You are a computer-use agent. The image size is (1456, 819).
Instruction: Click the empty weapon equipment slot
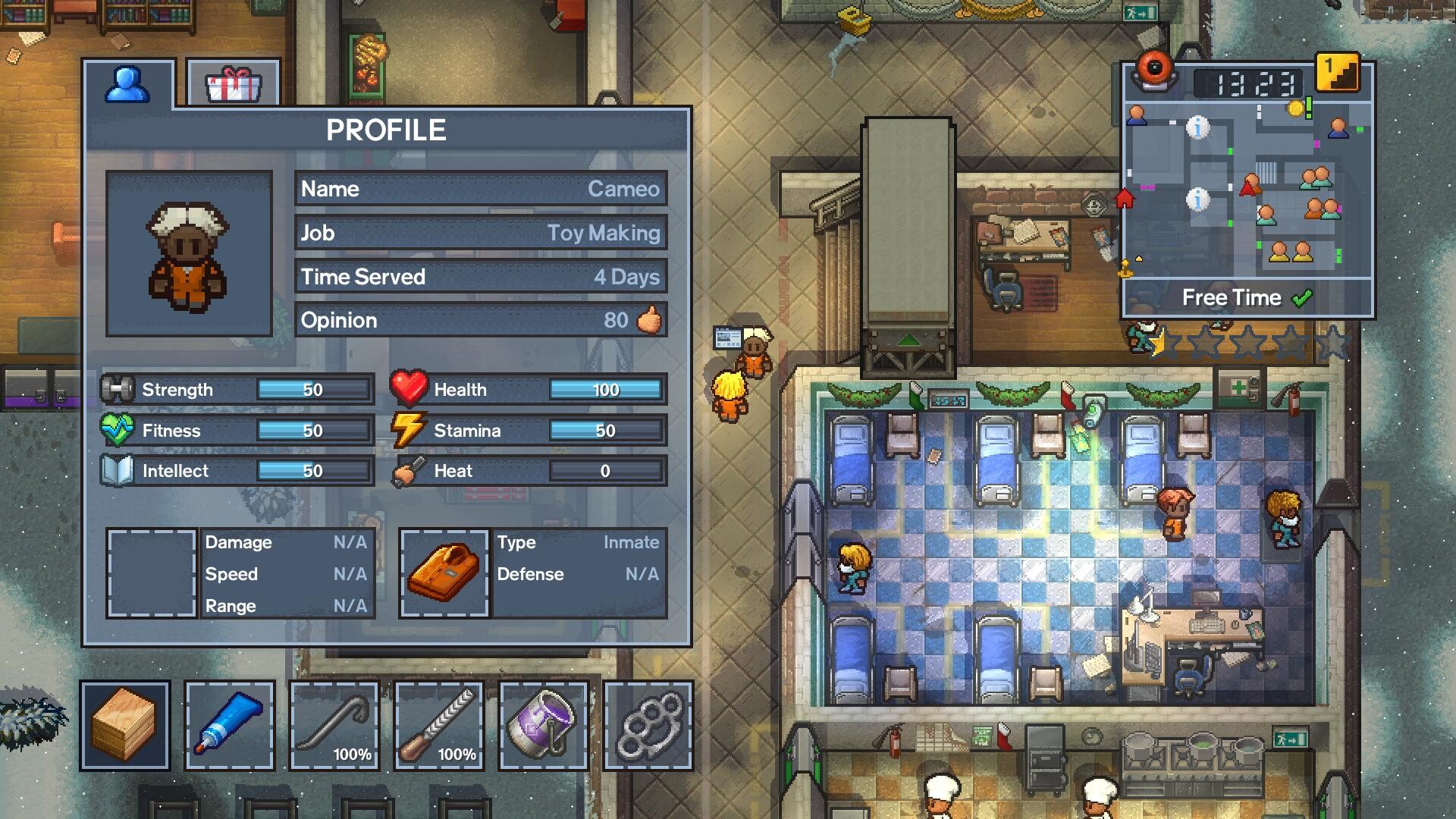point(152,573)
